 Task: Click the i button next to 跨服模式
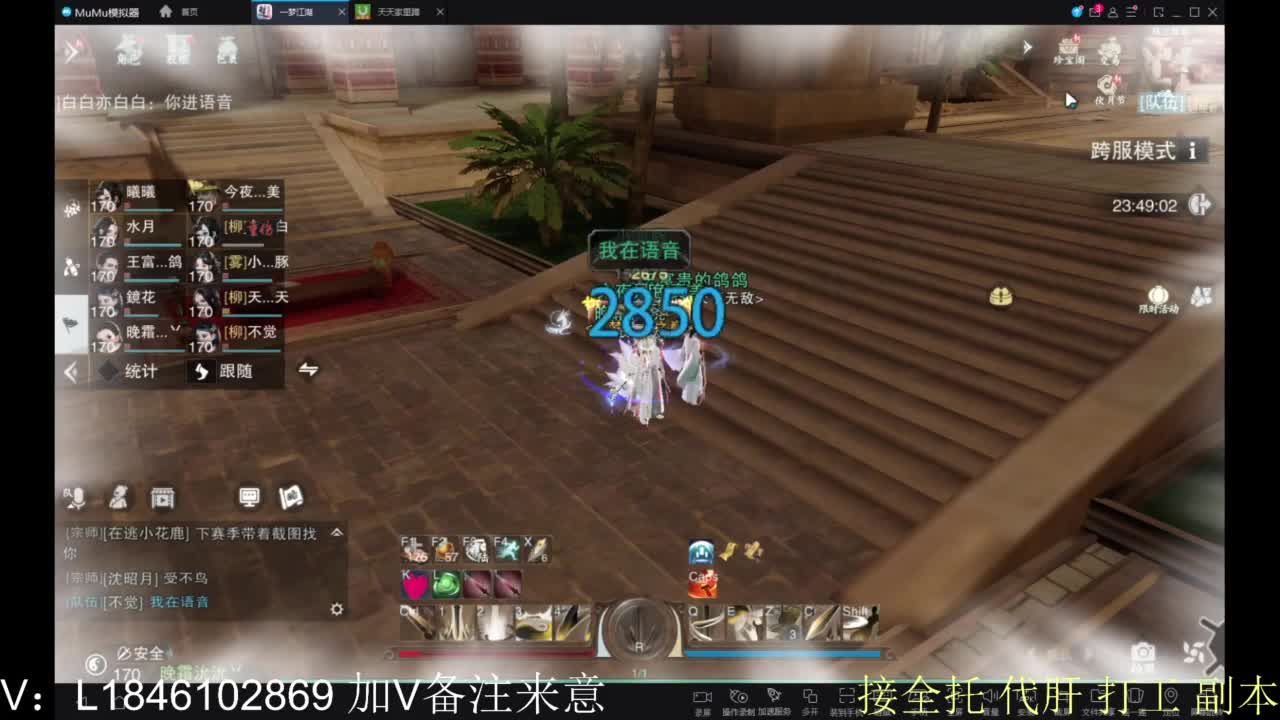pos(1191,151)
